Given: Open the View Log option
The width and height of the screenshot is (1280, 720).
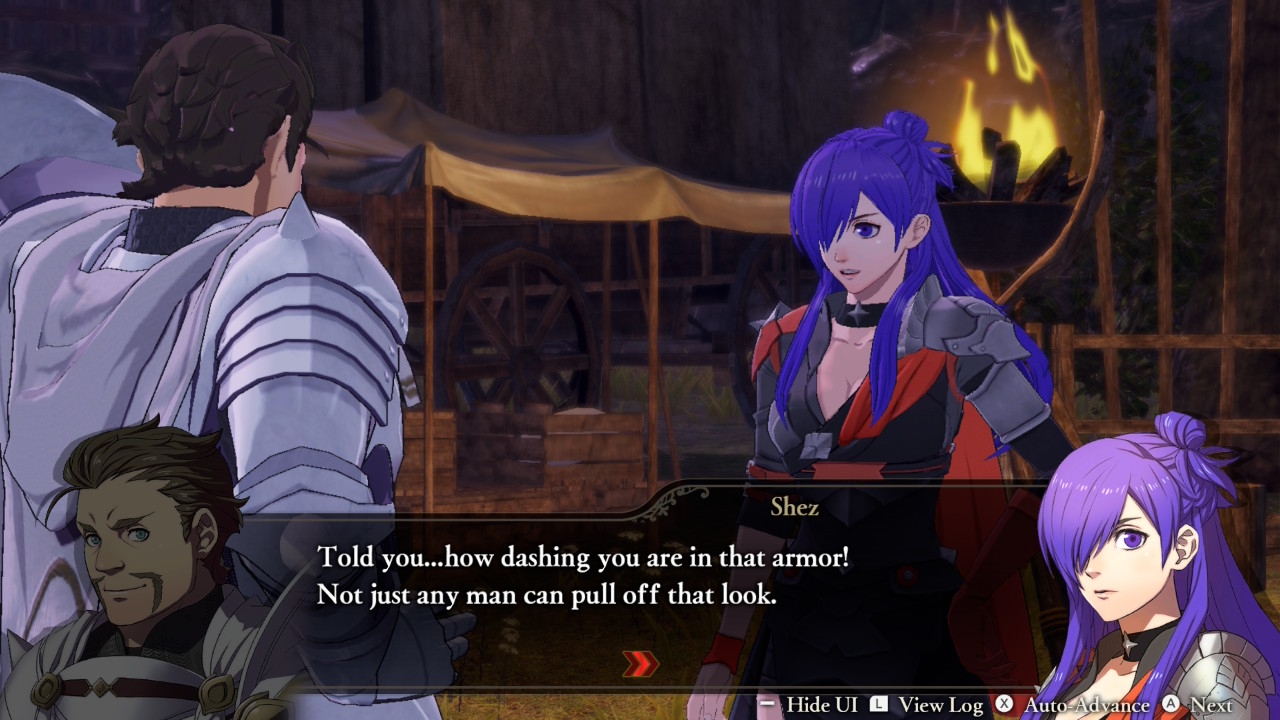Looking at the screenshot, I should point(927,705).
